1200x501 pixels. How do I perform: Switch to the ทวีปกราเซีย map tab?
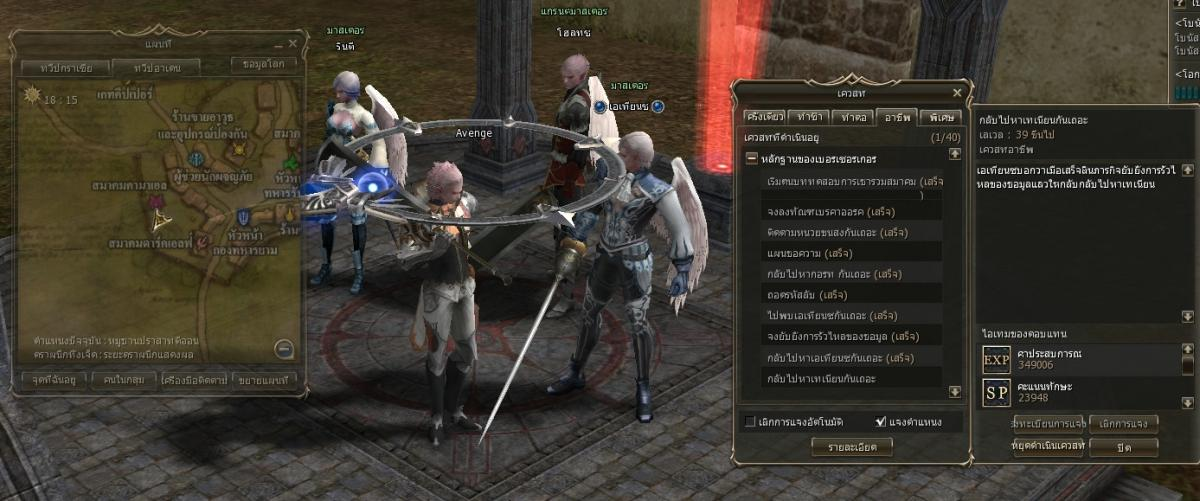point(67,68)
